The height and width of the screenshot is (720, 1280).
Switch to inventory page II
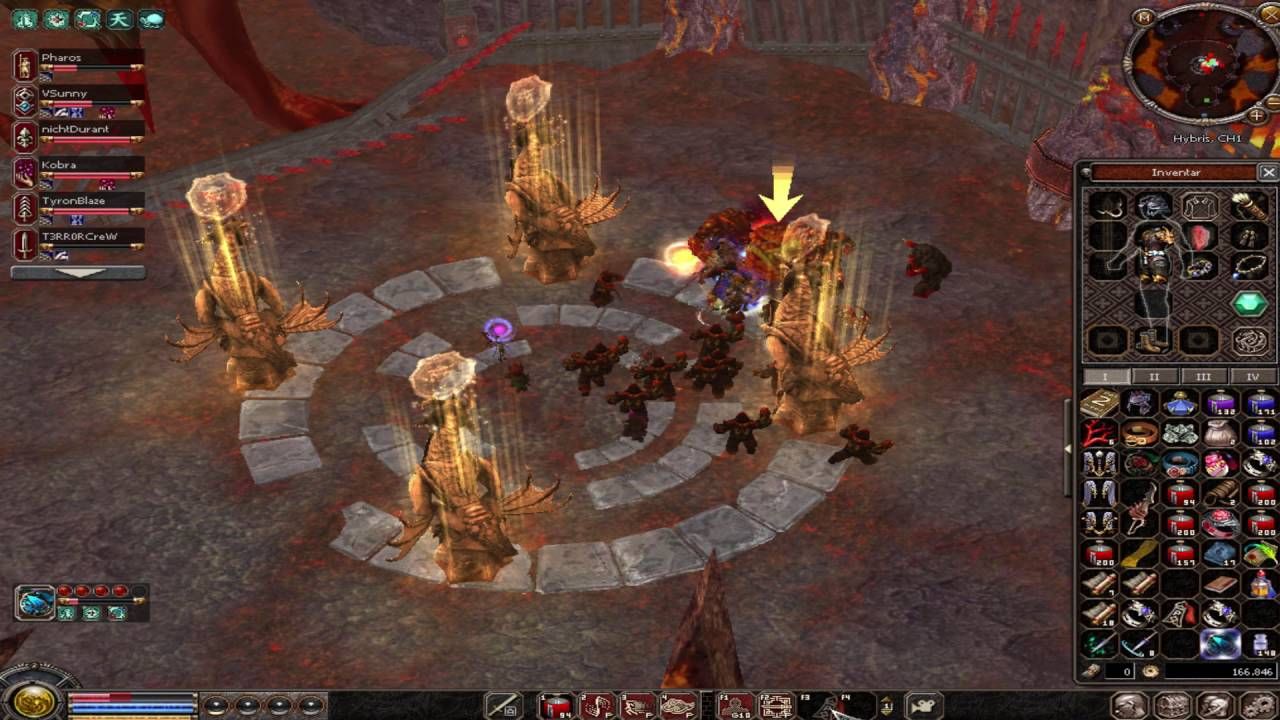(1153, 377)
